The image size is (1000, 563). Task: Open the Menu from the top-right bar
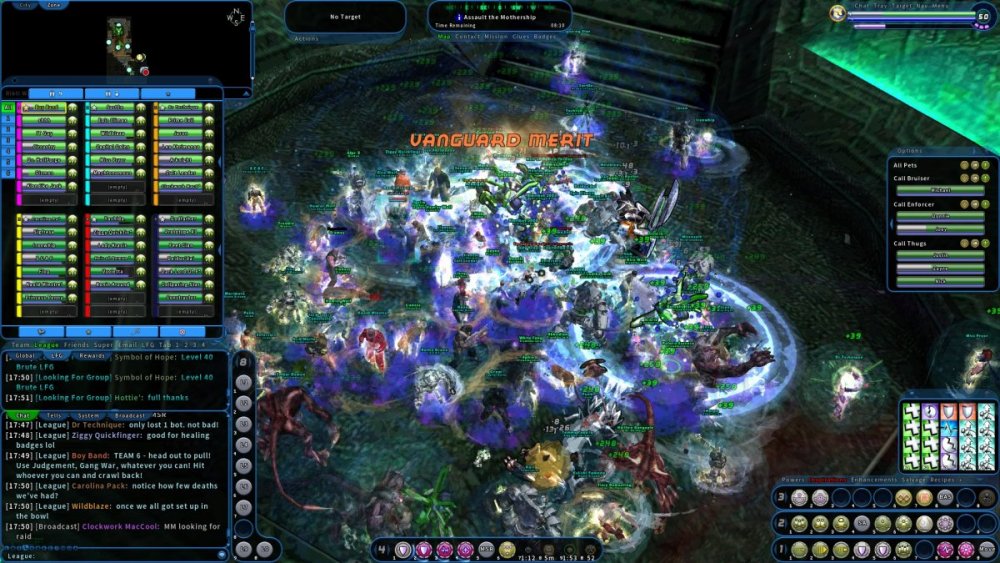[941, 5]
